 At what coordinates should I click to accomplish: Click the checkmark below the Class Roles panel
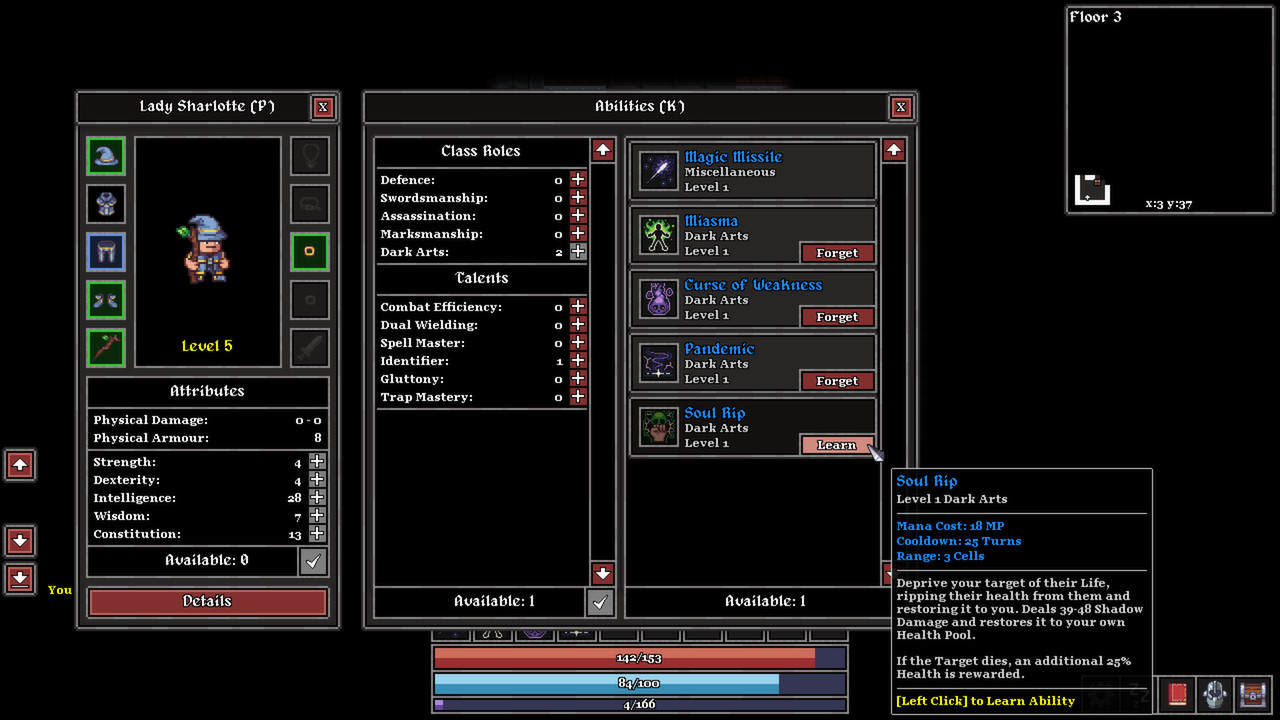pos(601,600)
